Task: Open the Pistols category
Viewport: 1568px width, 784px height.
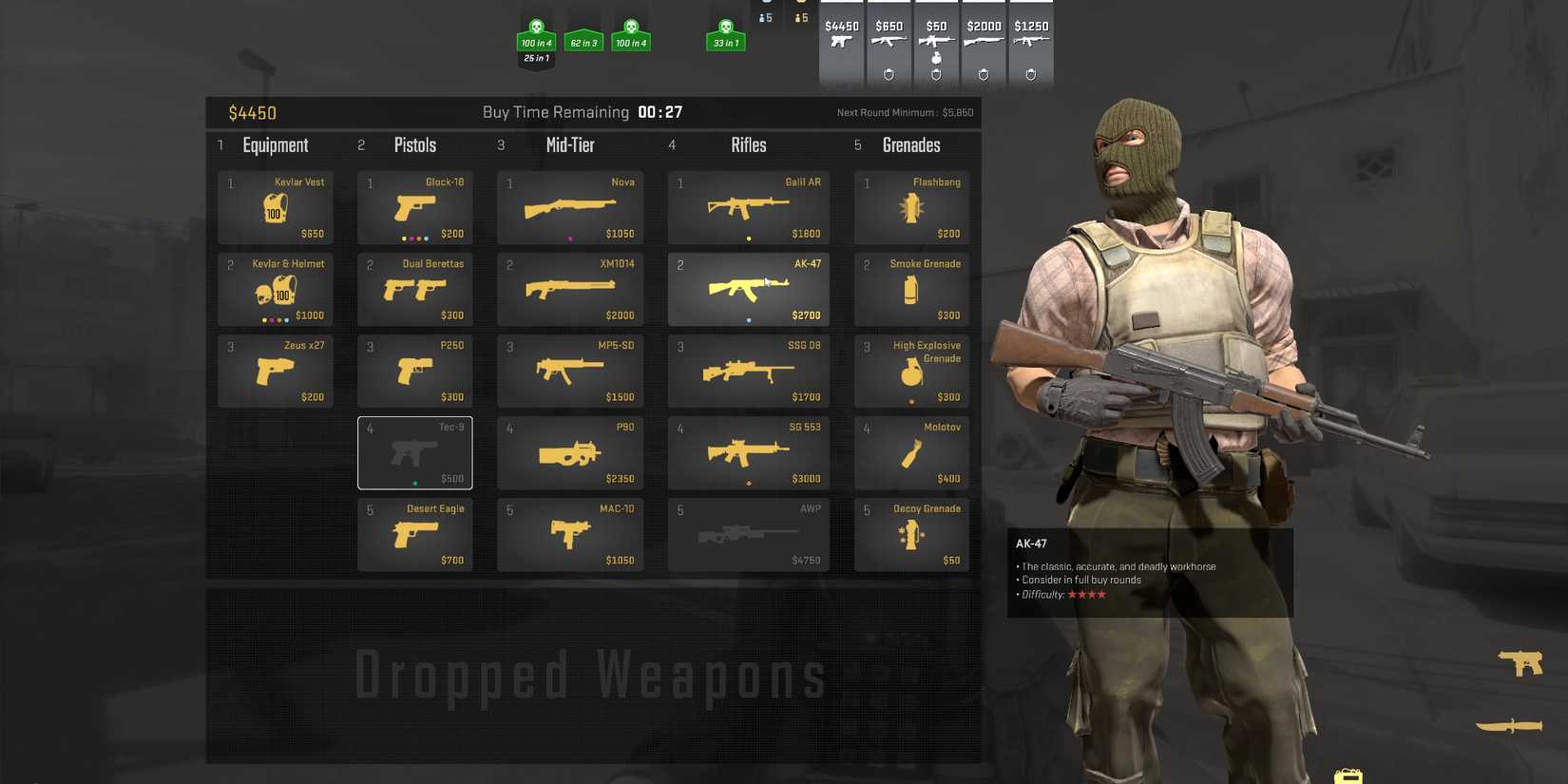Action: [x=414, y=144]
